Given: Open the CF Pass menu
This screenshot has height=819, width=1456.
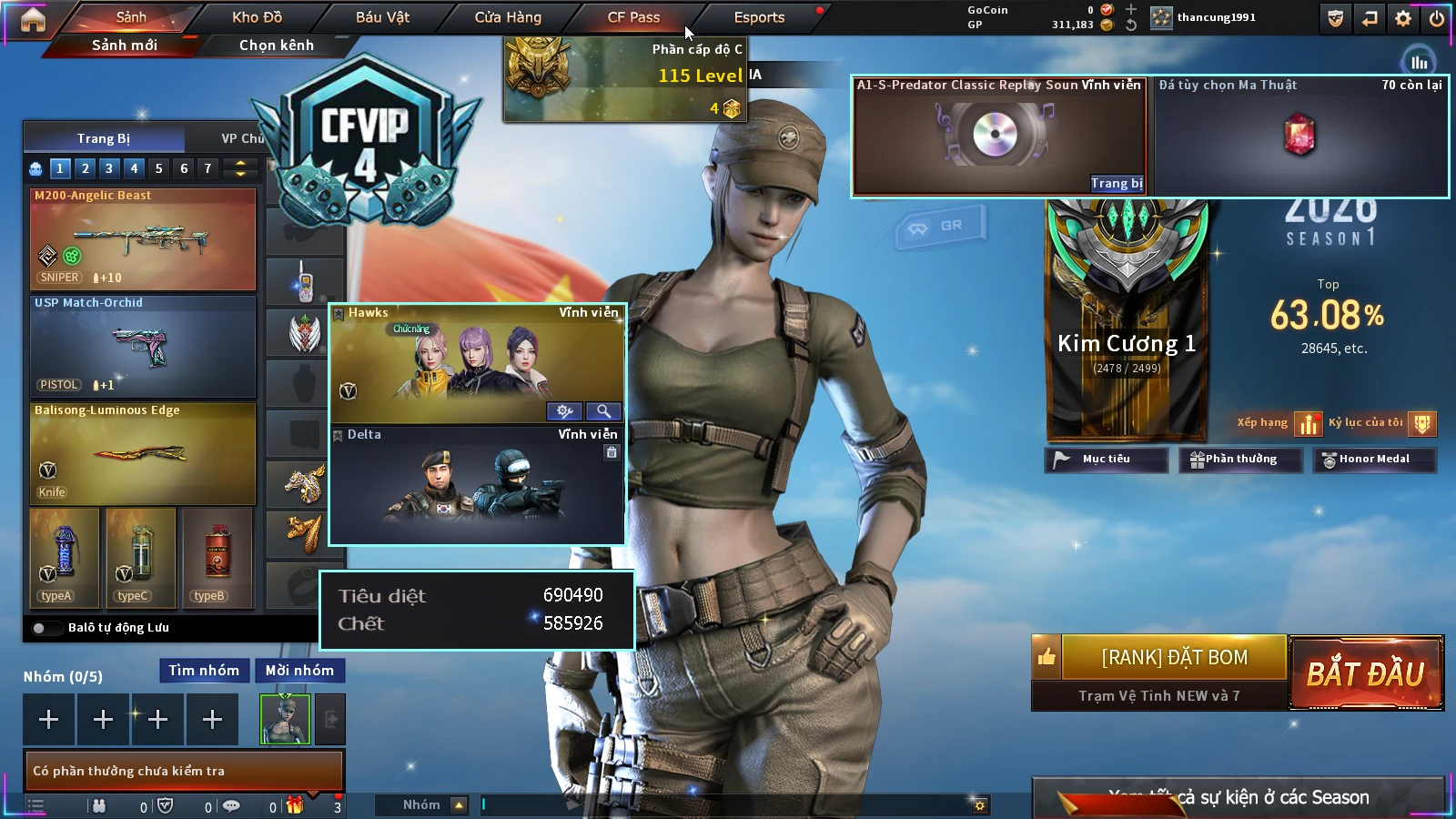Looking at the screenshot, I should 633,17.
